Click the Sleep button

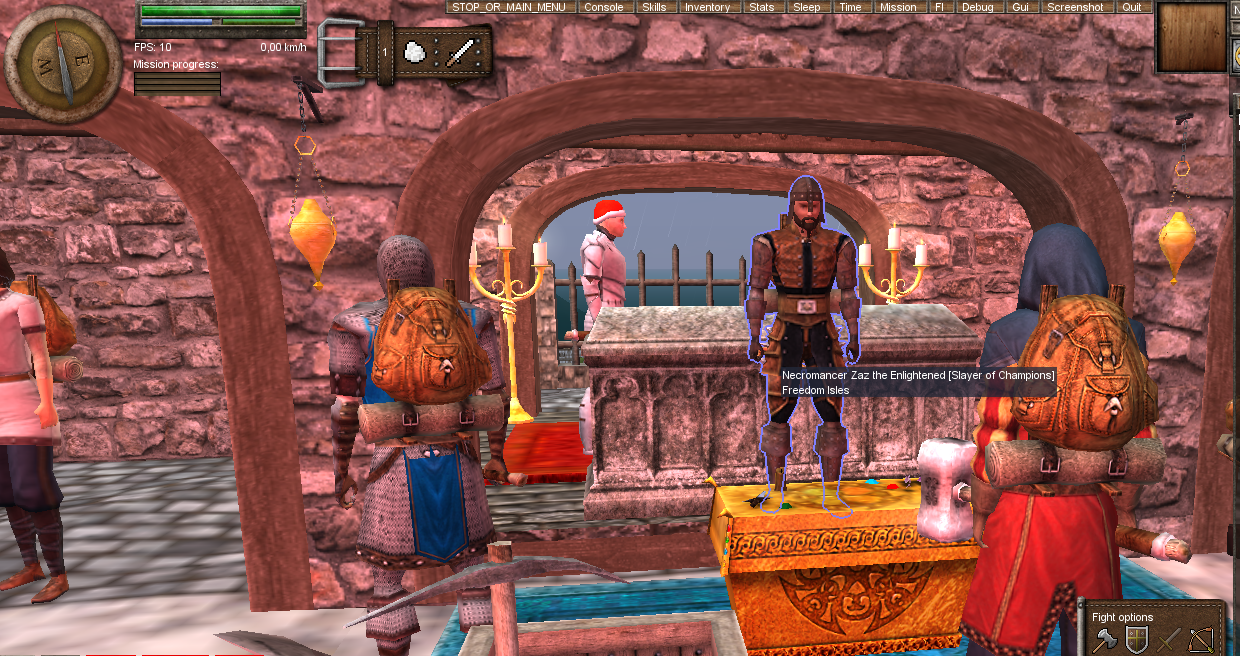tap(806, 7)
